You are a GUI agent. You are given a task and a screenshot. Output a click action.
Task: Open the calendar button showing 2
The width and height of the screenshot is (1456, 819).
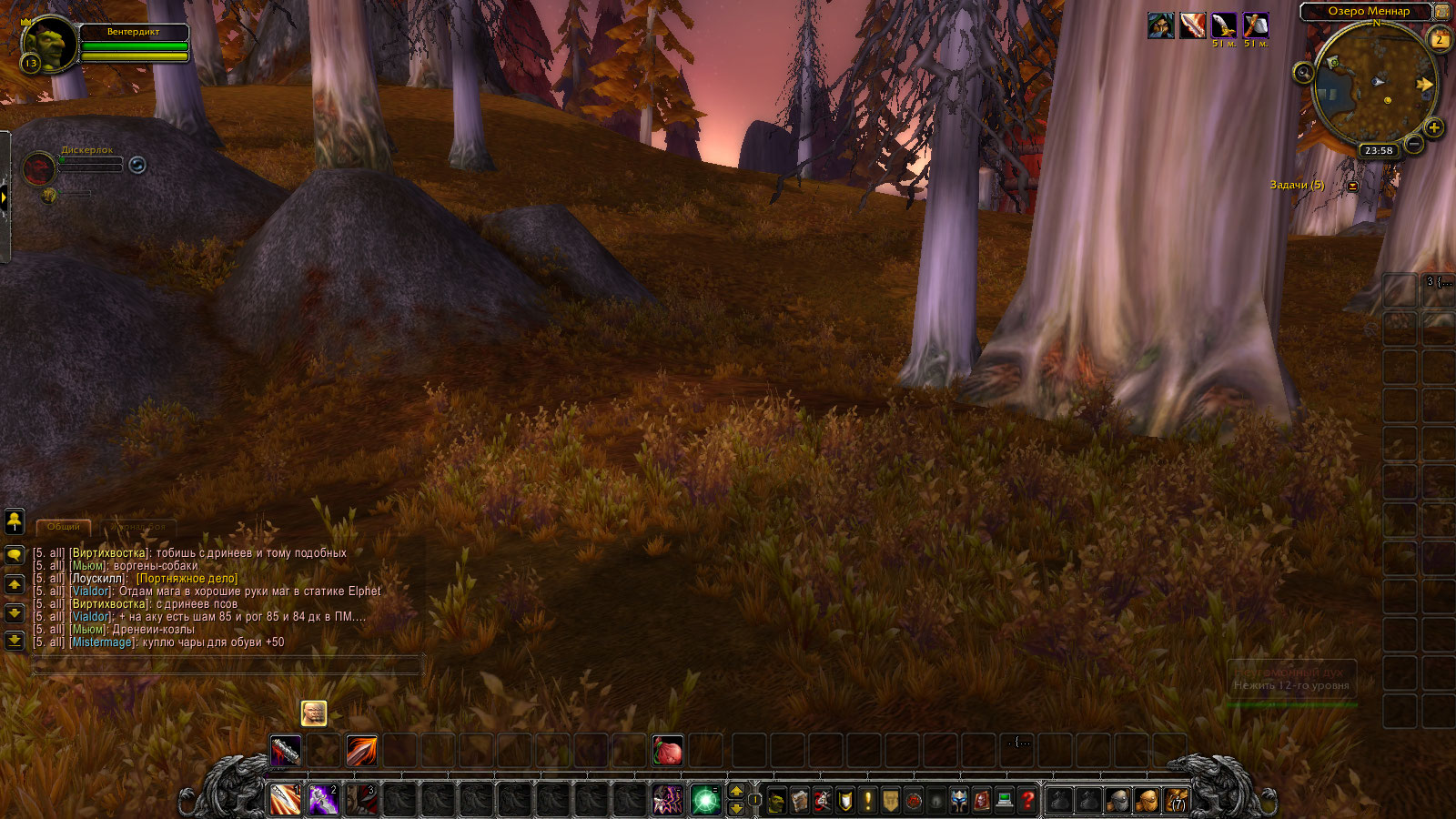1440,40
